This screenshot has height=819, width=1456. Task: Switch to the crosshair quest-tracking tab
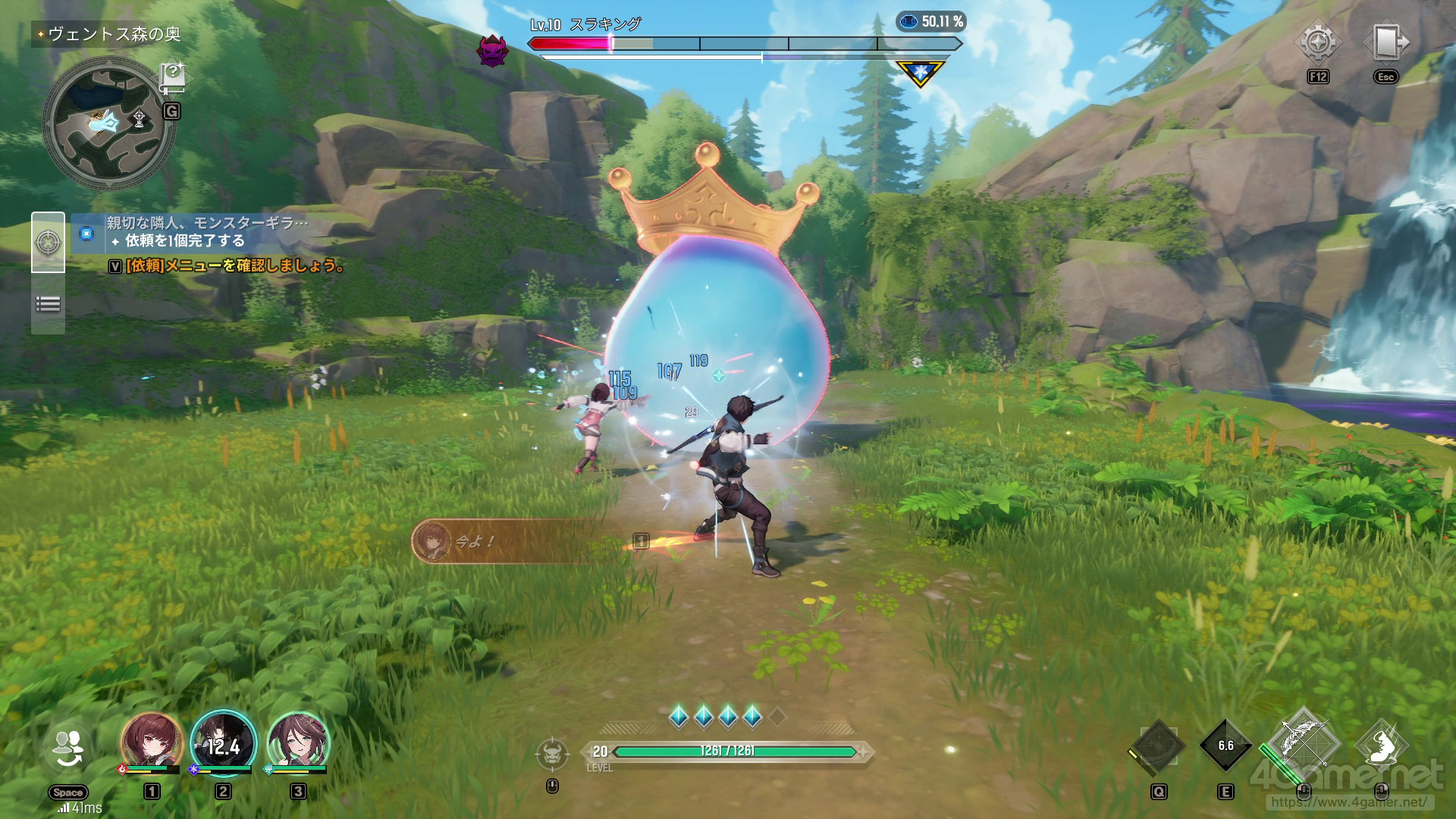tap(48, 243)
